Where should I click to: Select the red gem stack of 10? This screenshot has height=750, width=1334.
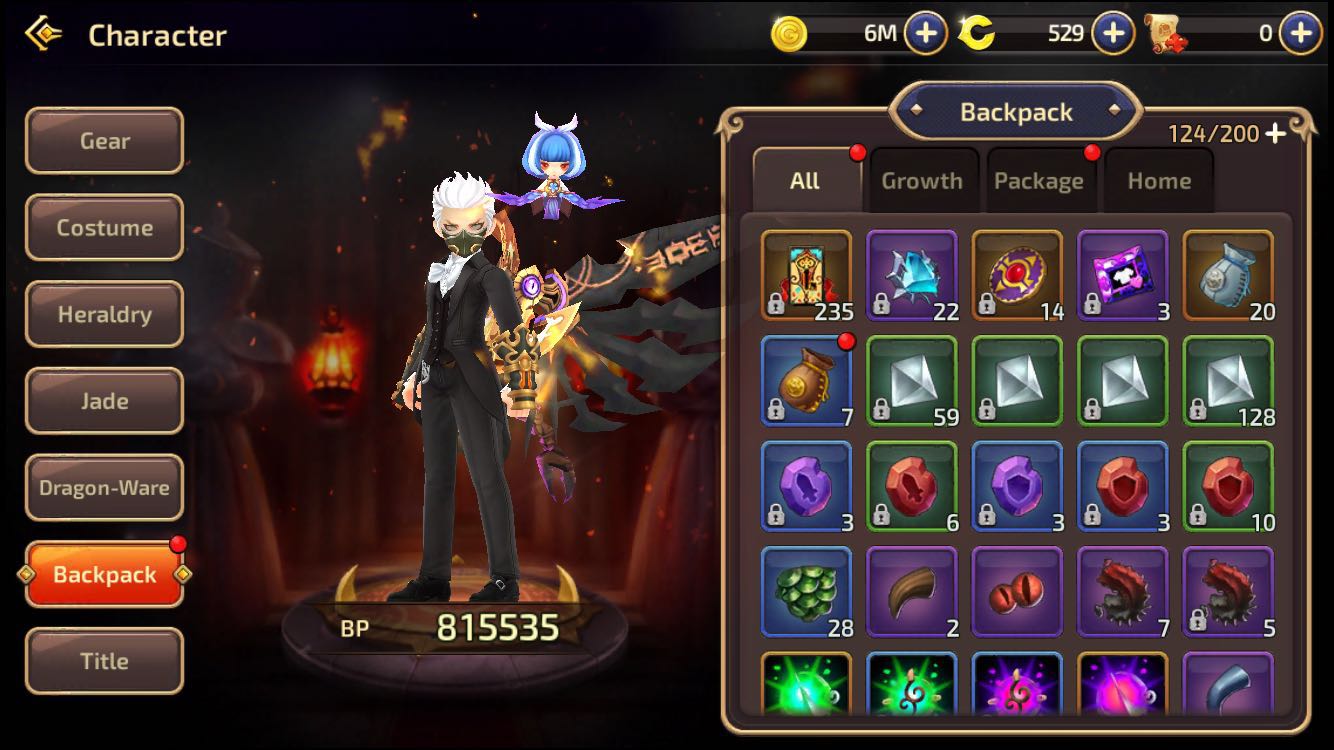click(1228, 487)
